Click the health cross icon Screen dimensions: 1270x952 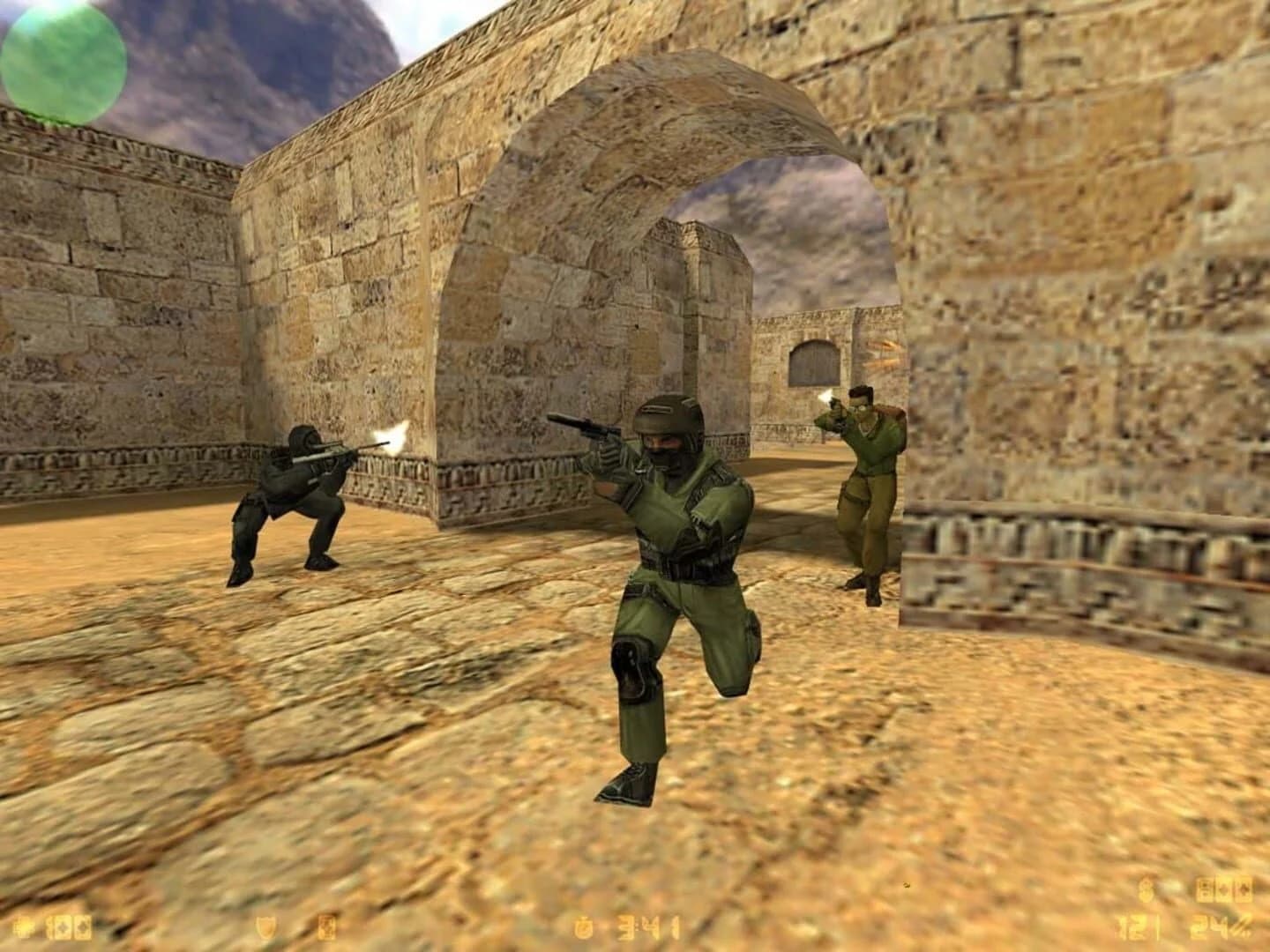(24, 926)
